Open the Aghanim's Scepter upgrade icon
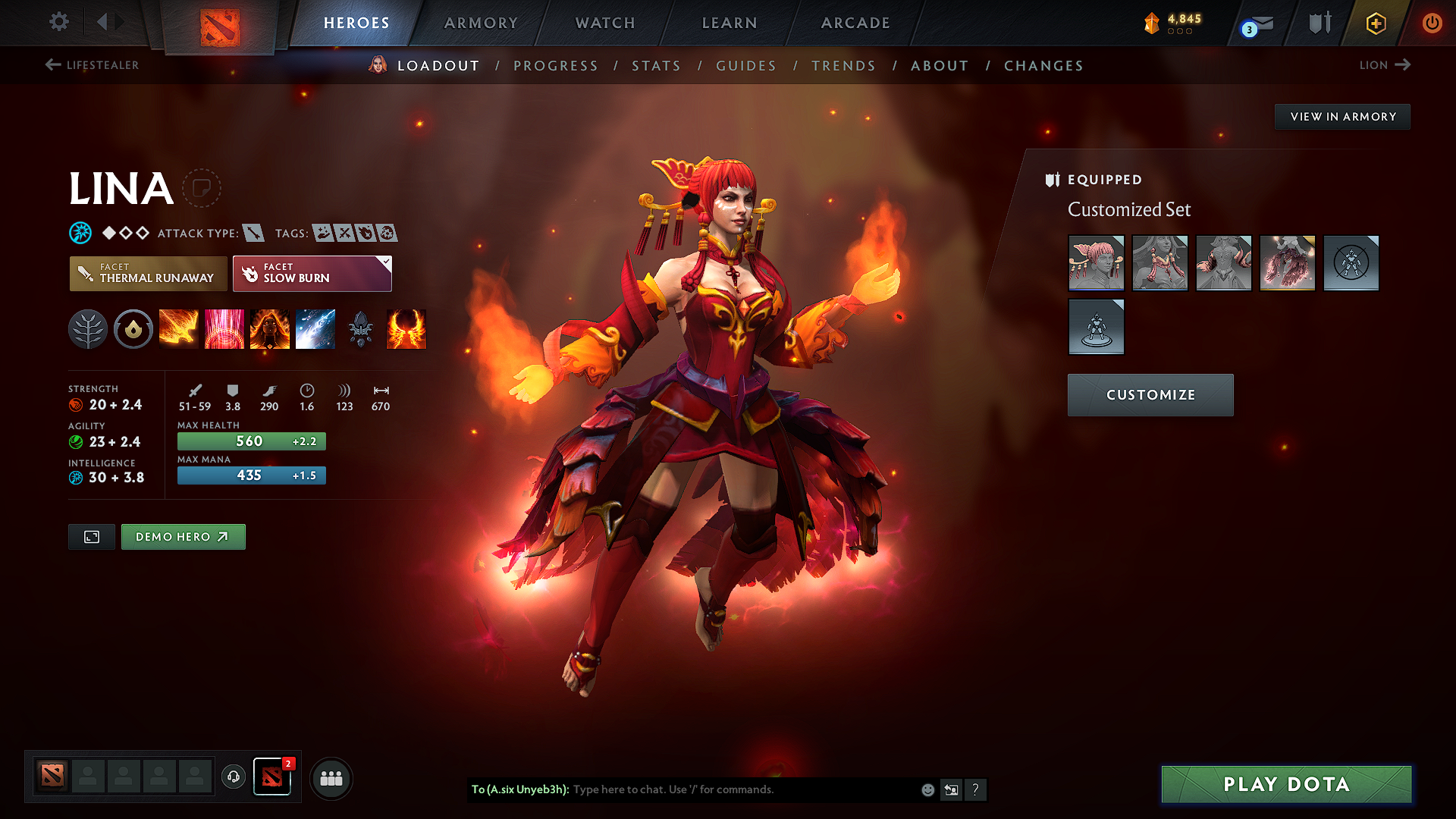This screenshot has width=1456, height=819. [361, 329]
